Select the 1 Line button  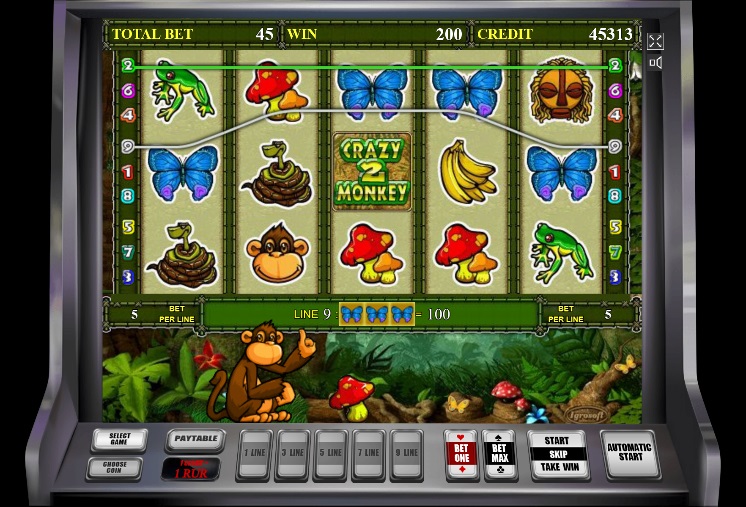pos(254,454)
